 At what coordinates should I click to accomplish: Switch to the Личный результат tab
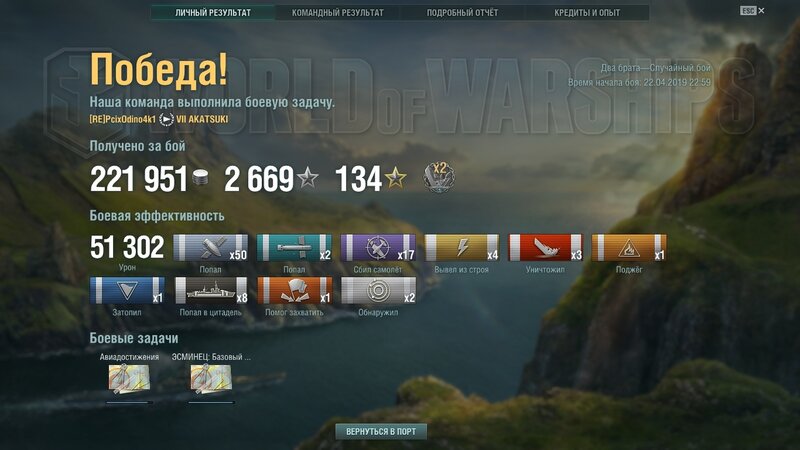pyautogui.click(x=213, y=13)
